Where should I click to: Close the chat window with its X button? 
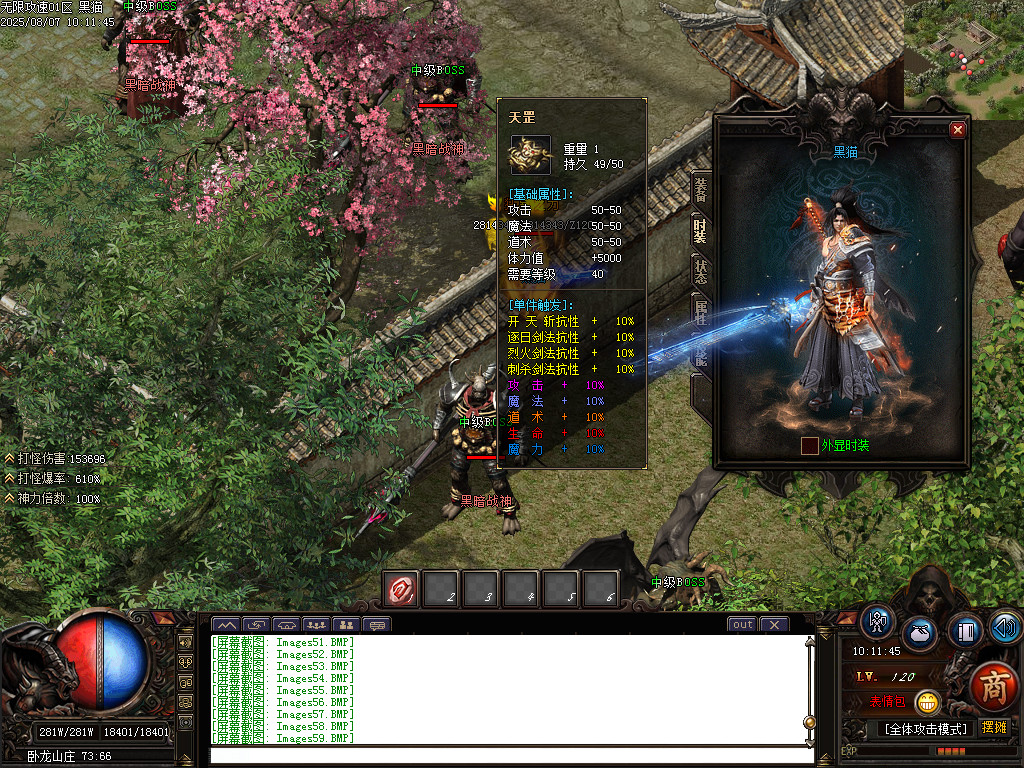pos(773,625)
